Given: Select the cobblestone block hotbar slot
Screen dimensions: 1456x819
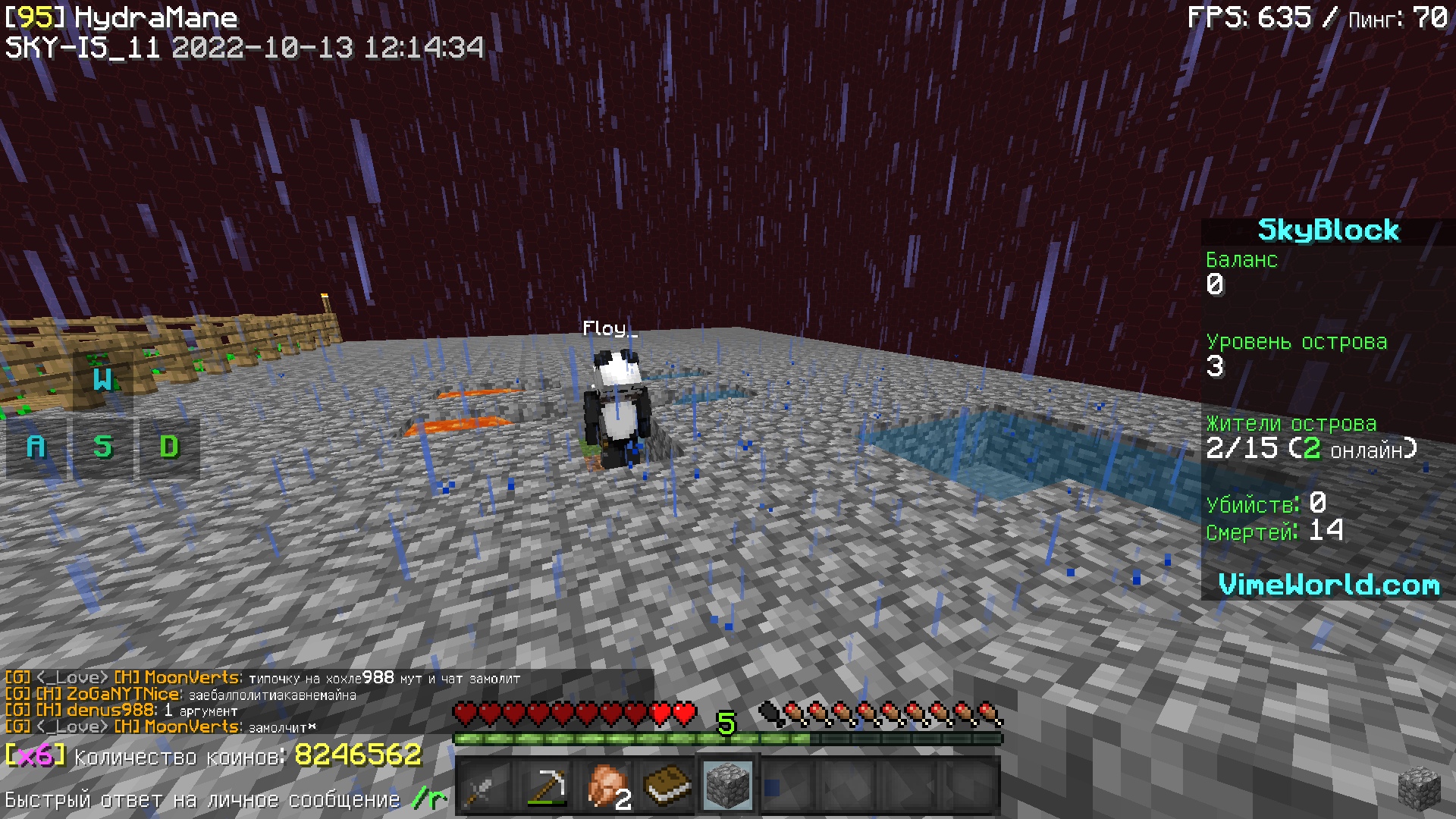Looking at the screenshot, I should coord(728,786).
